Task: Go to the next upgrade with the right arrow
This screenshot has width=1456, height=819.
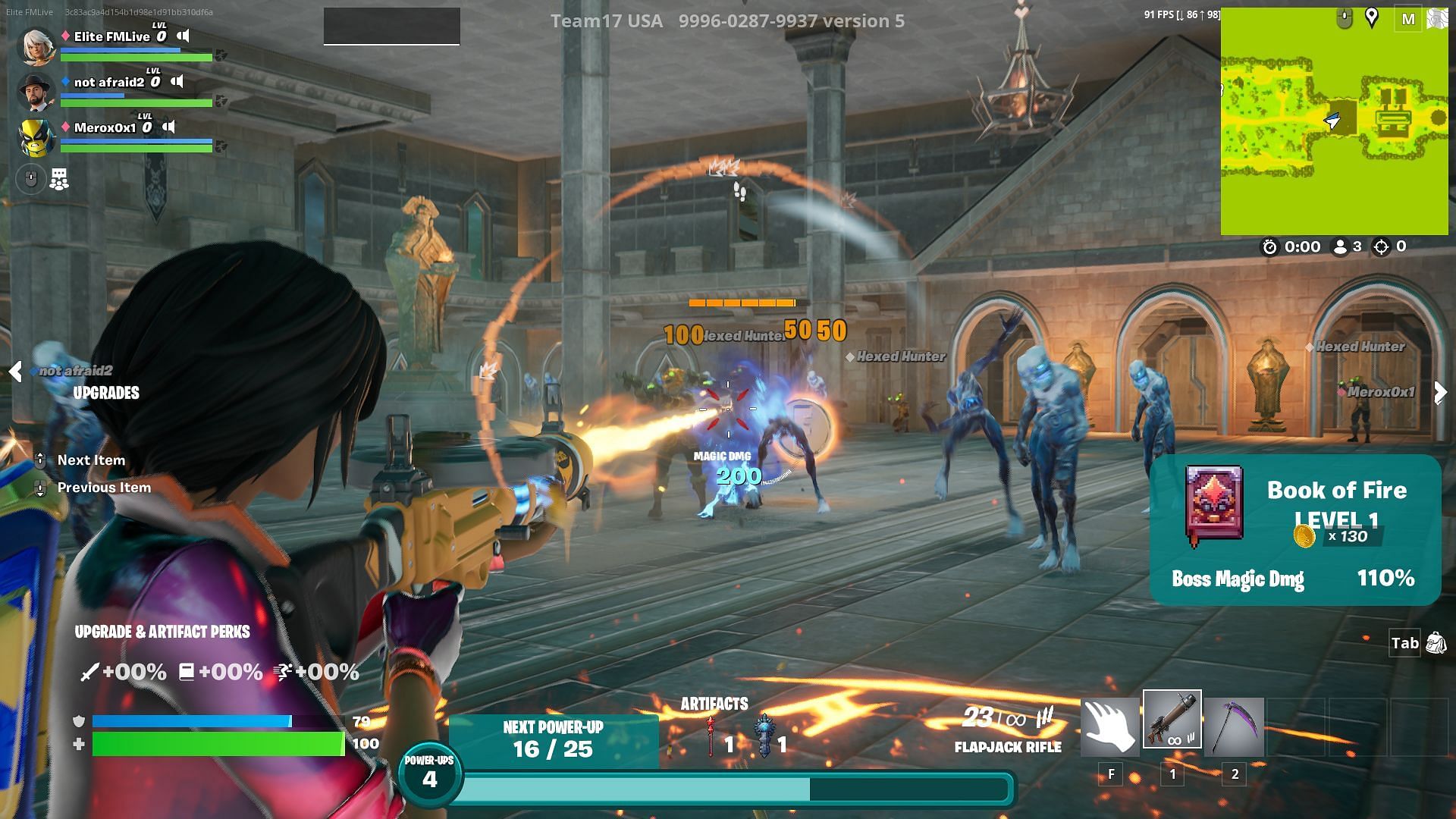Action: [x=1440, y=393]
